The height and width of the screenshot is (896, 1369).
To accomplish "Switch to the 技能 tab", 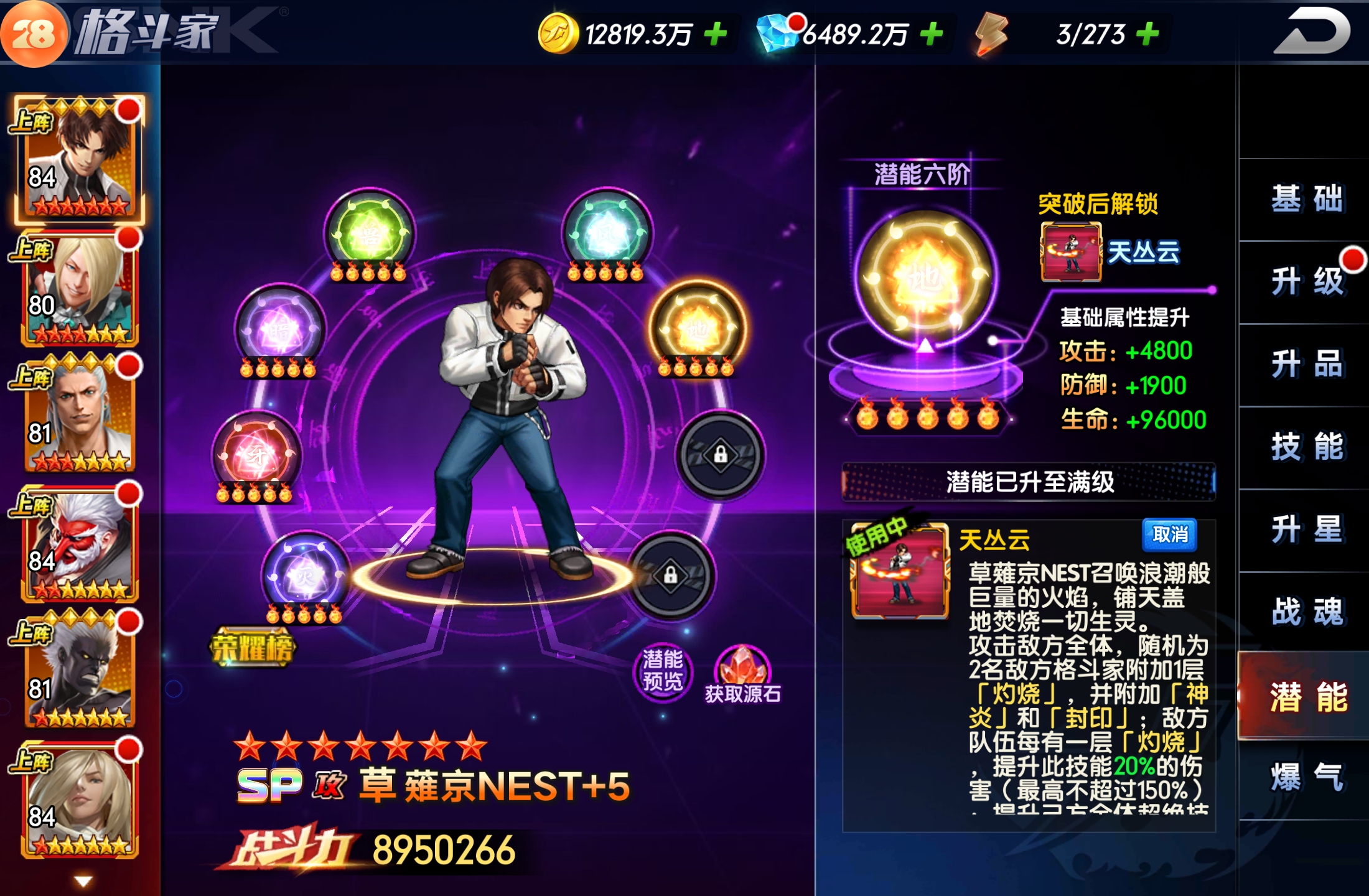I will point(1306,447).
